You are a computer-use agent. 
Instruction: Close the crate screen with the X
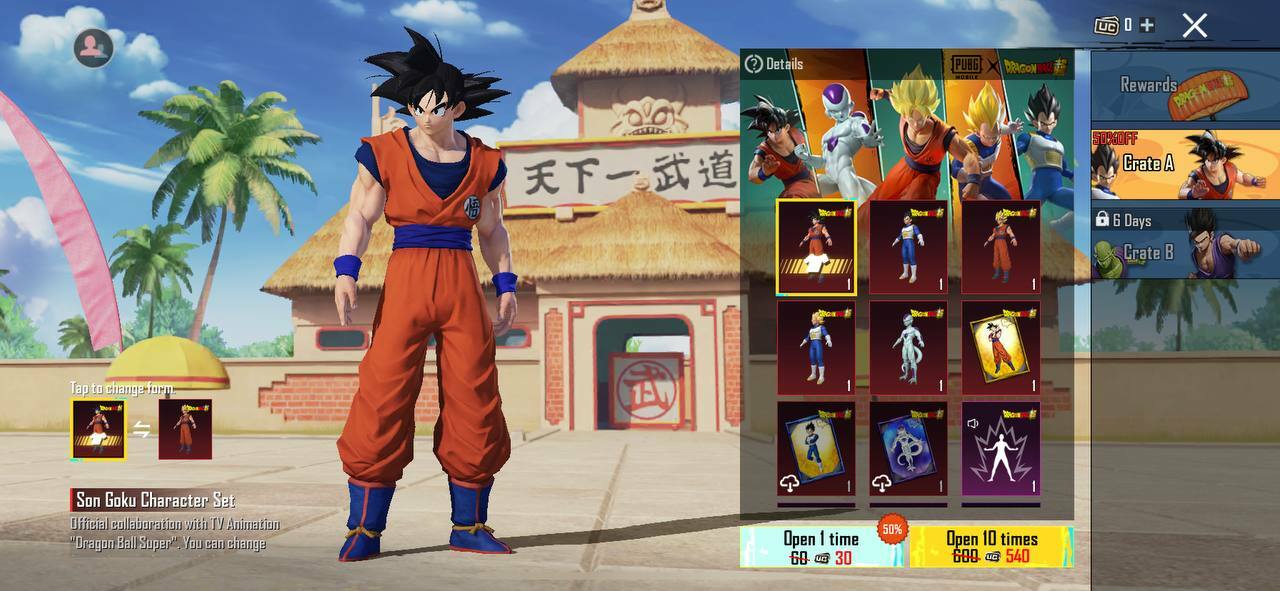pyautogui.click(x=1194, y=26)
